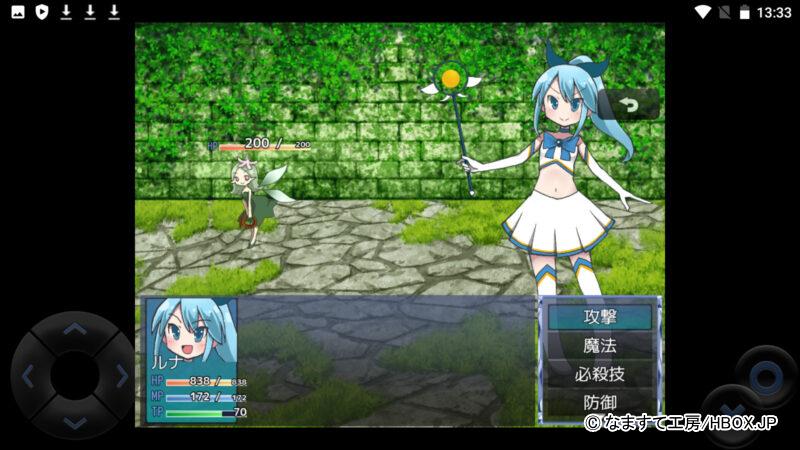The width and height of the screenshot is (800, 450).
Task: Open the 必殺技 special skills command
Action: click(x=600, y=375)
